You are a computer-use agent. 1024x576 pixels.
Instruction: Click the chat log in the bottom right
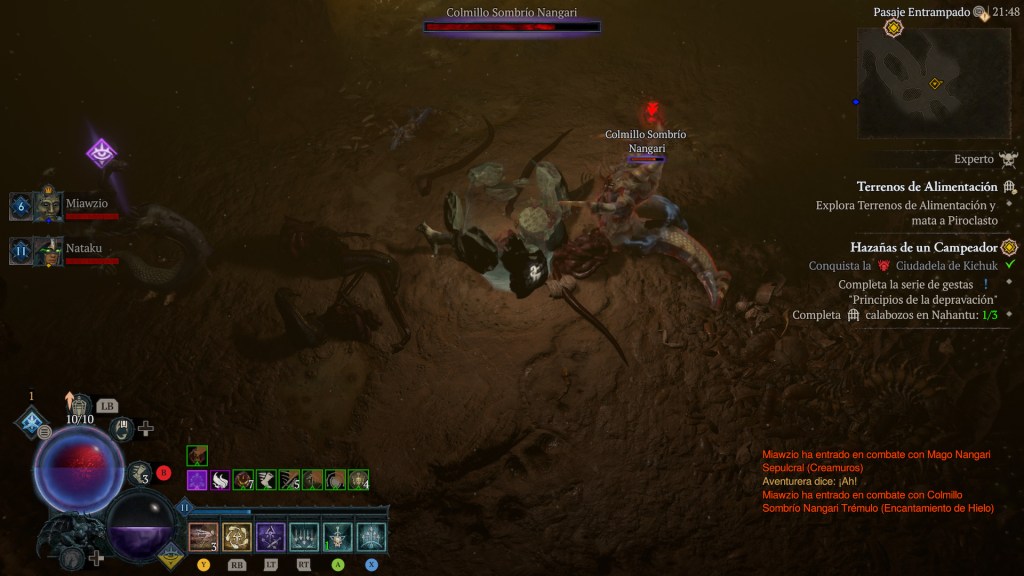point(877,481)
